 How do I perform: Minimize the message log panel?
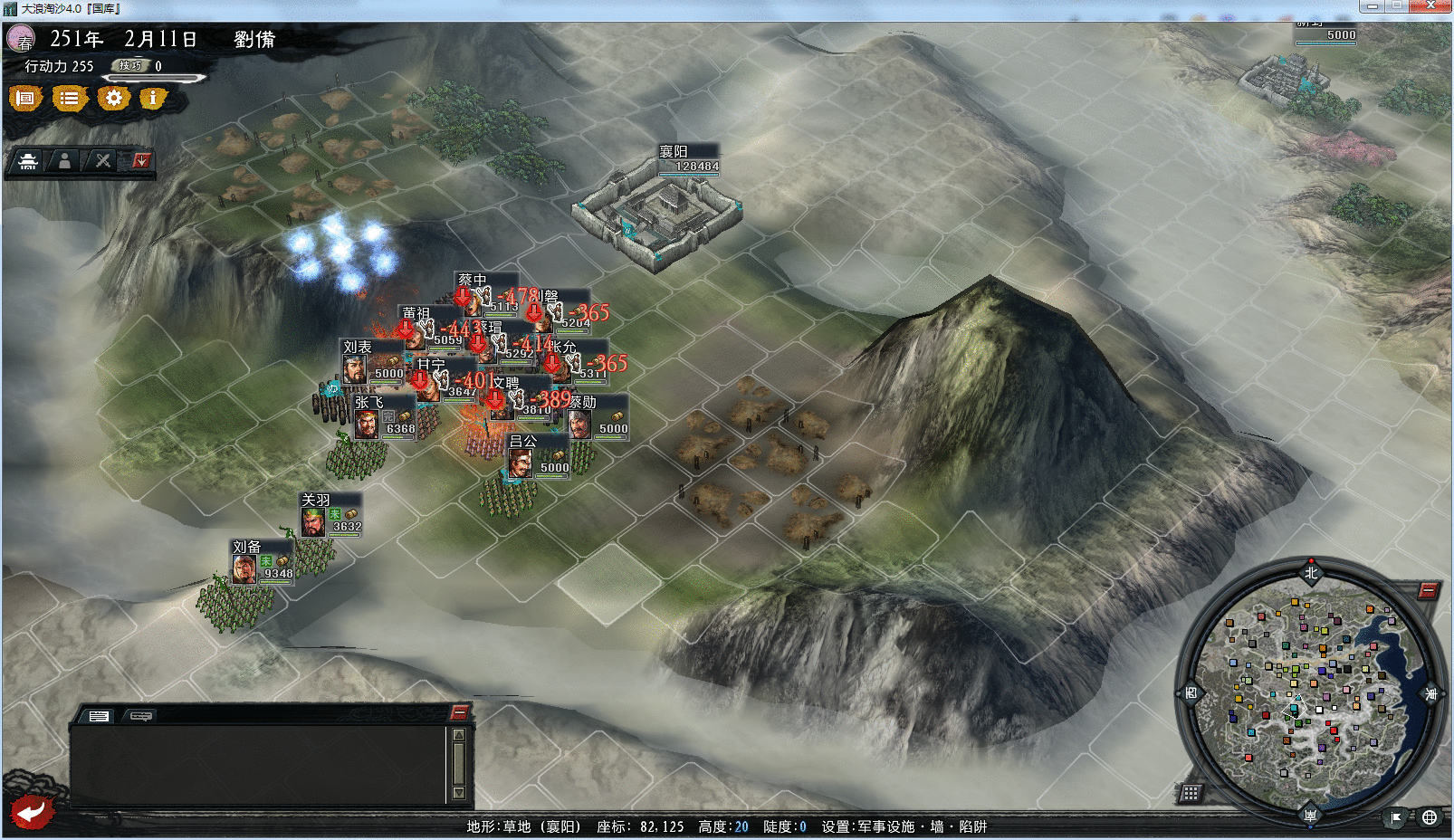pos(460,712)
